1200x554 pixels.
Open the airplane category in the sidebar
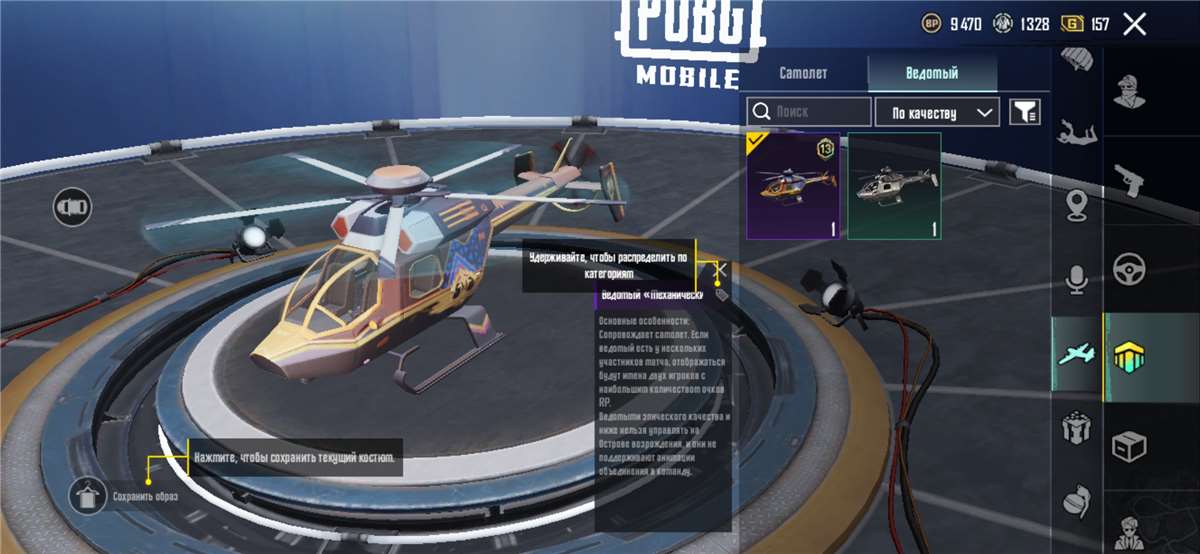tap(1076, 352)
